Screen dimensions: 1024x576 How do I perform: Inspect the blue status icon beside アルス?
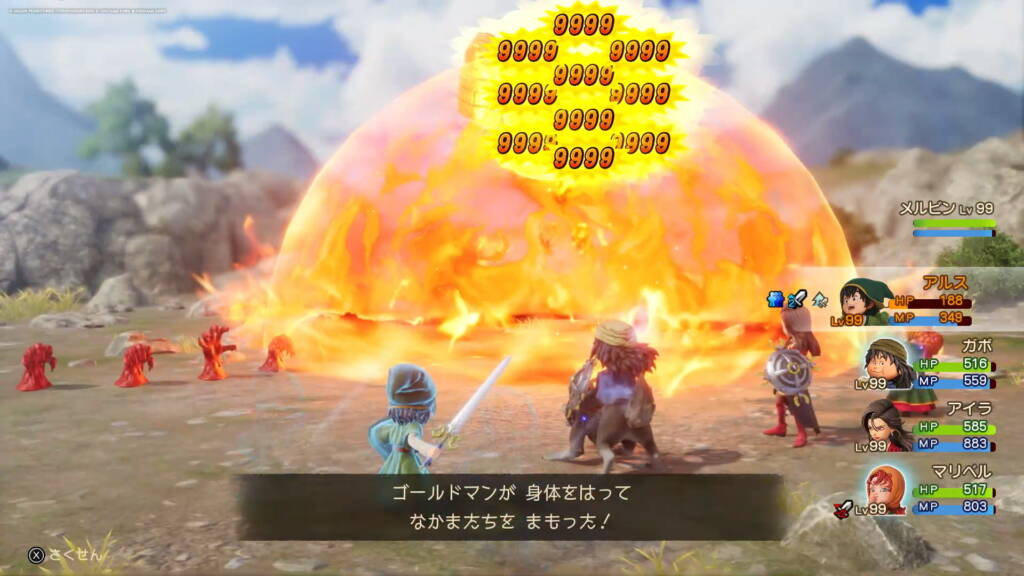point(775,297)
